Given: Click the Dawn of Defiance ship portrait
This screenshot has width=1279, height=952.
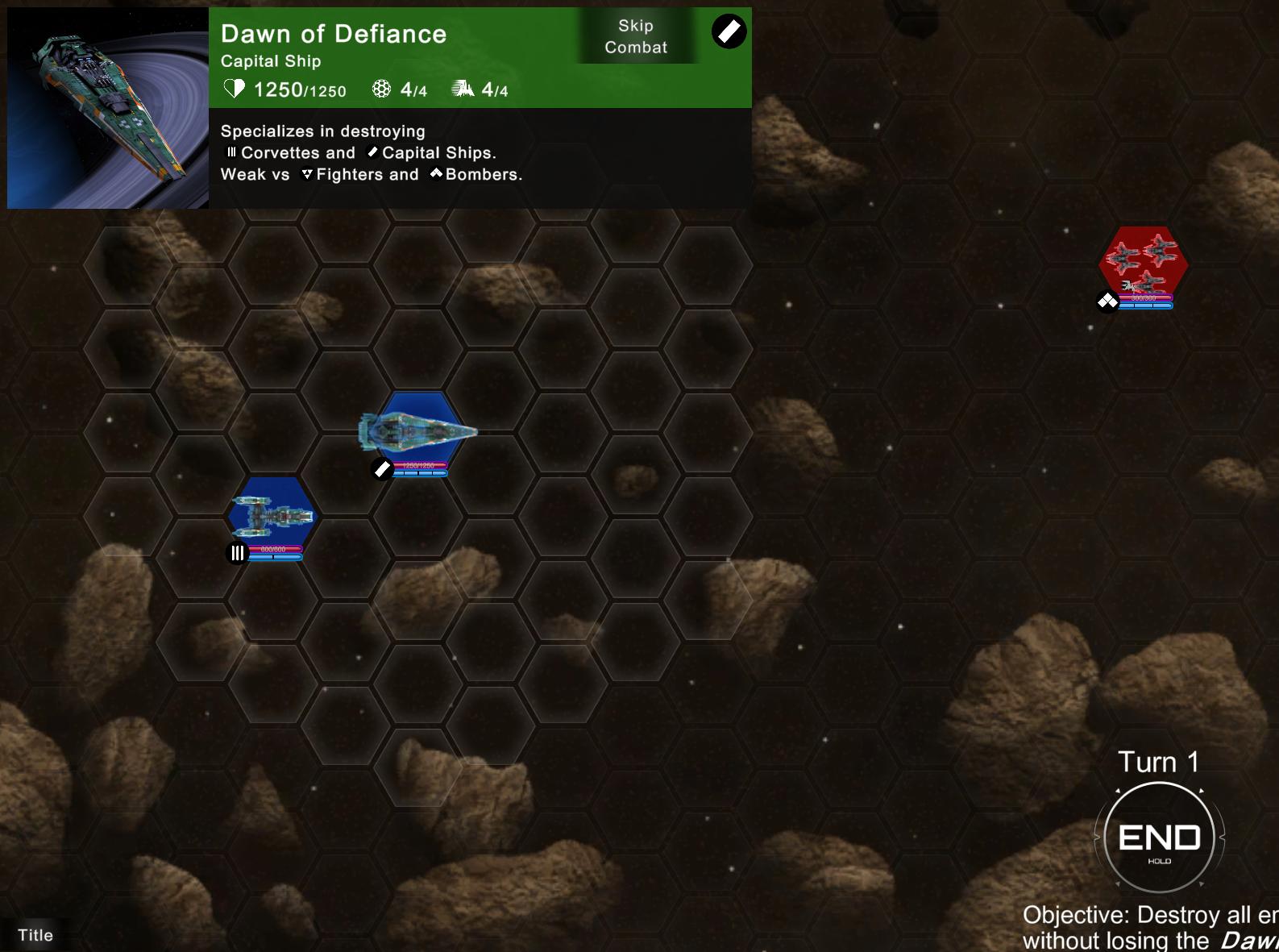Looking at the screenshot, I should coord(108,108).
